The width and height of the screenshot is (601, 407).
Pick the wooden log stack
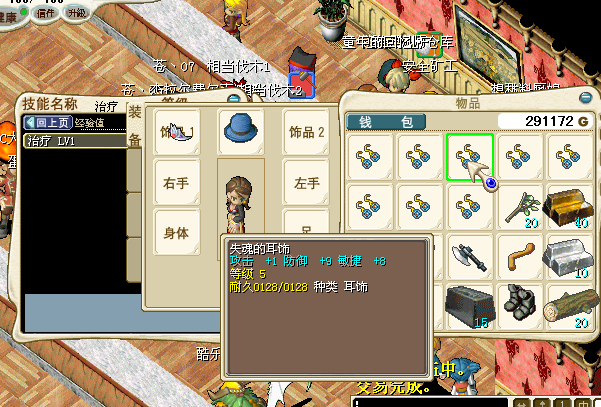pos(567,304)
